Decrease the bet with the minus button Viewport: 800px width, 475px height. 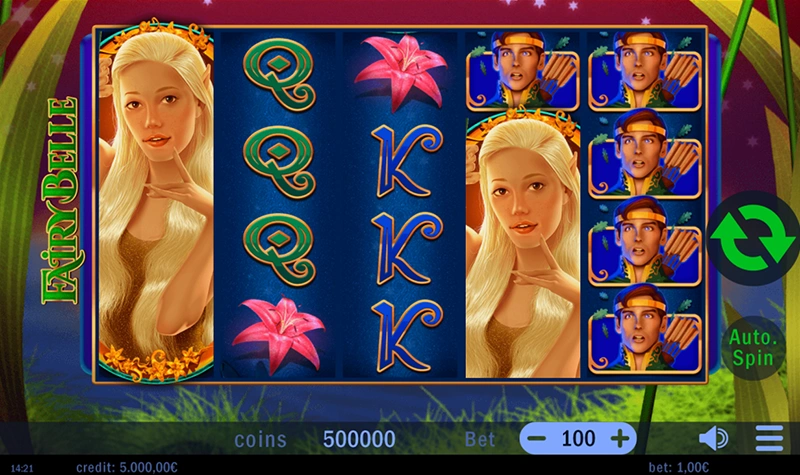click(538, 438)
